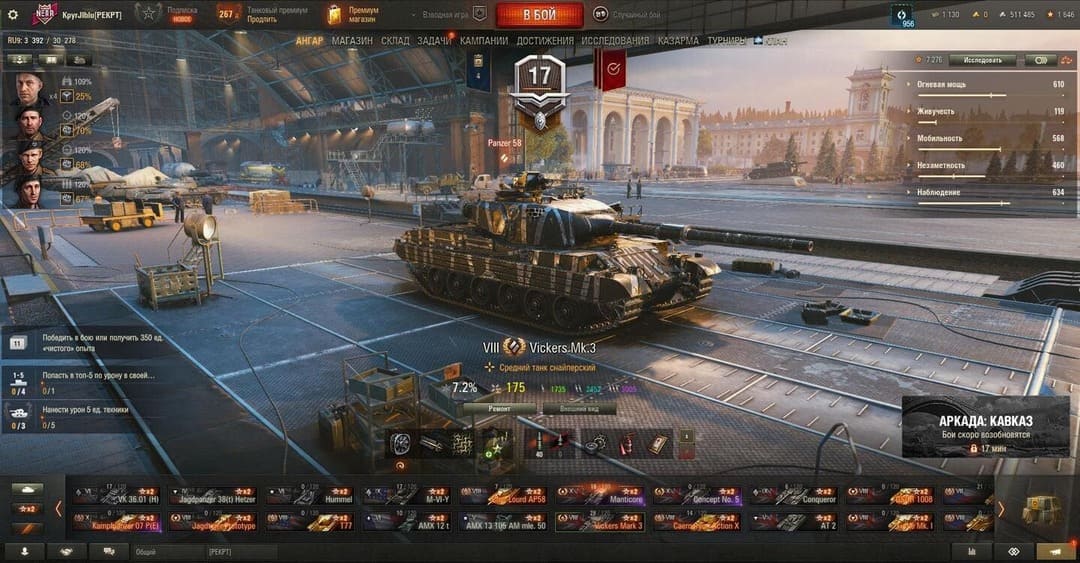Start a battle with the В БОЙ button
Viewport: 1080px width, 563px height.
click(539, 15)
